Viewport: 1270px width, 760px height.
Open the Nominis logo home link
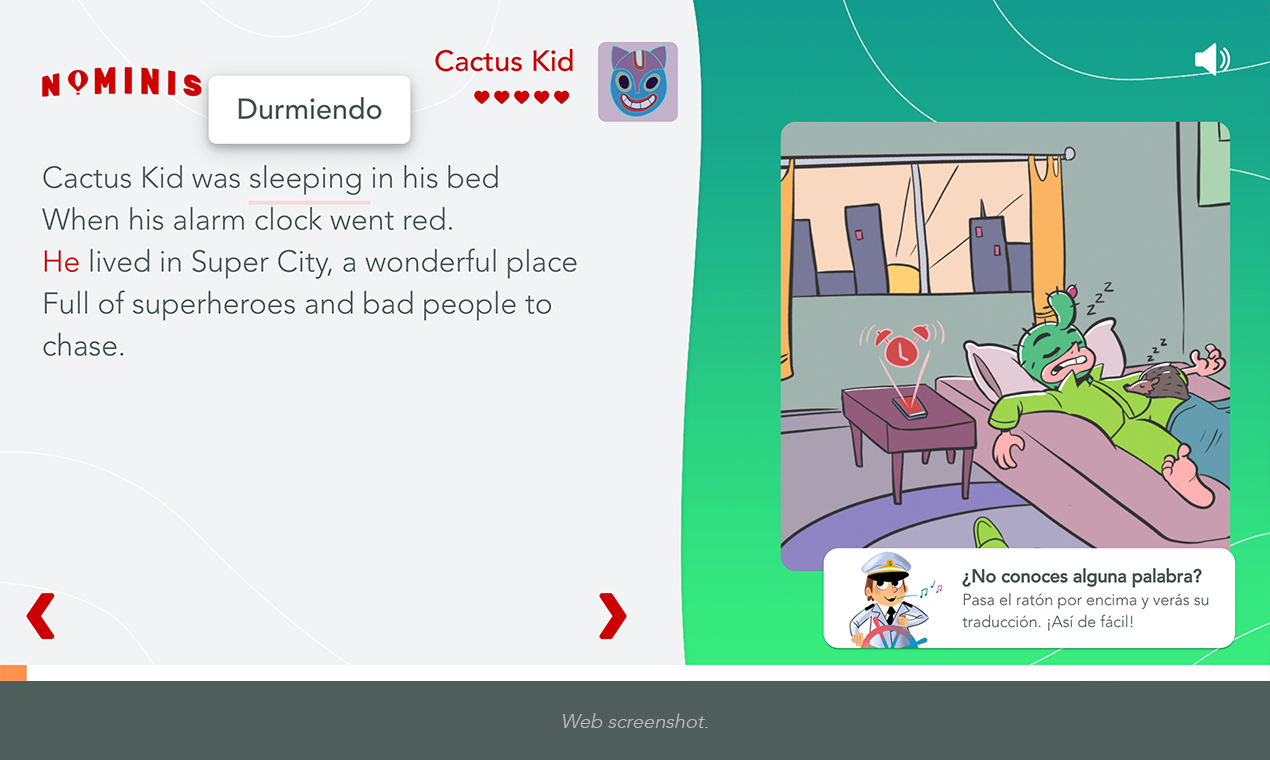point(121,84)
